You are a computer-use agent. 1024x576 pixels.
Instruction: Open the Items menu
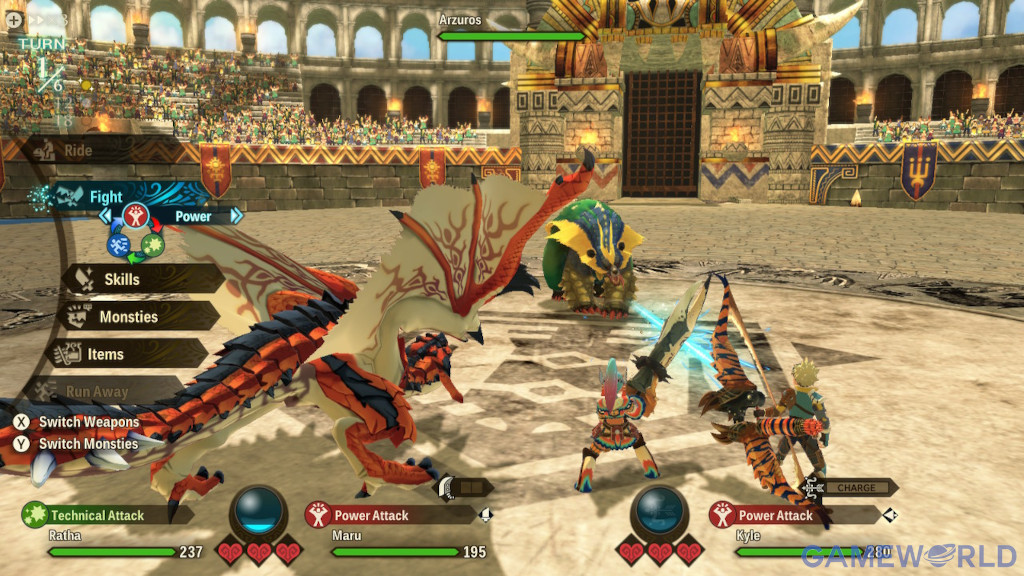point(105,354)
